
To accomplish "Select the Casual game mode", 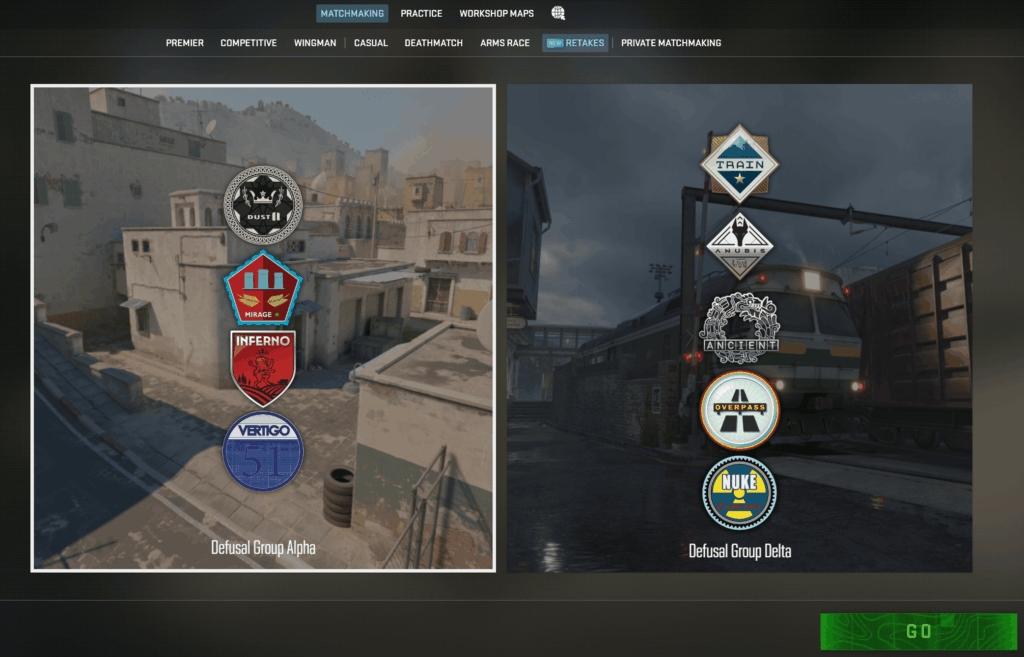I will (371, 43).
